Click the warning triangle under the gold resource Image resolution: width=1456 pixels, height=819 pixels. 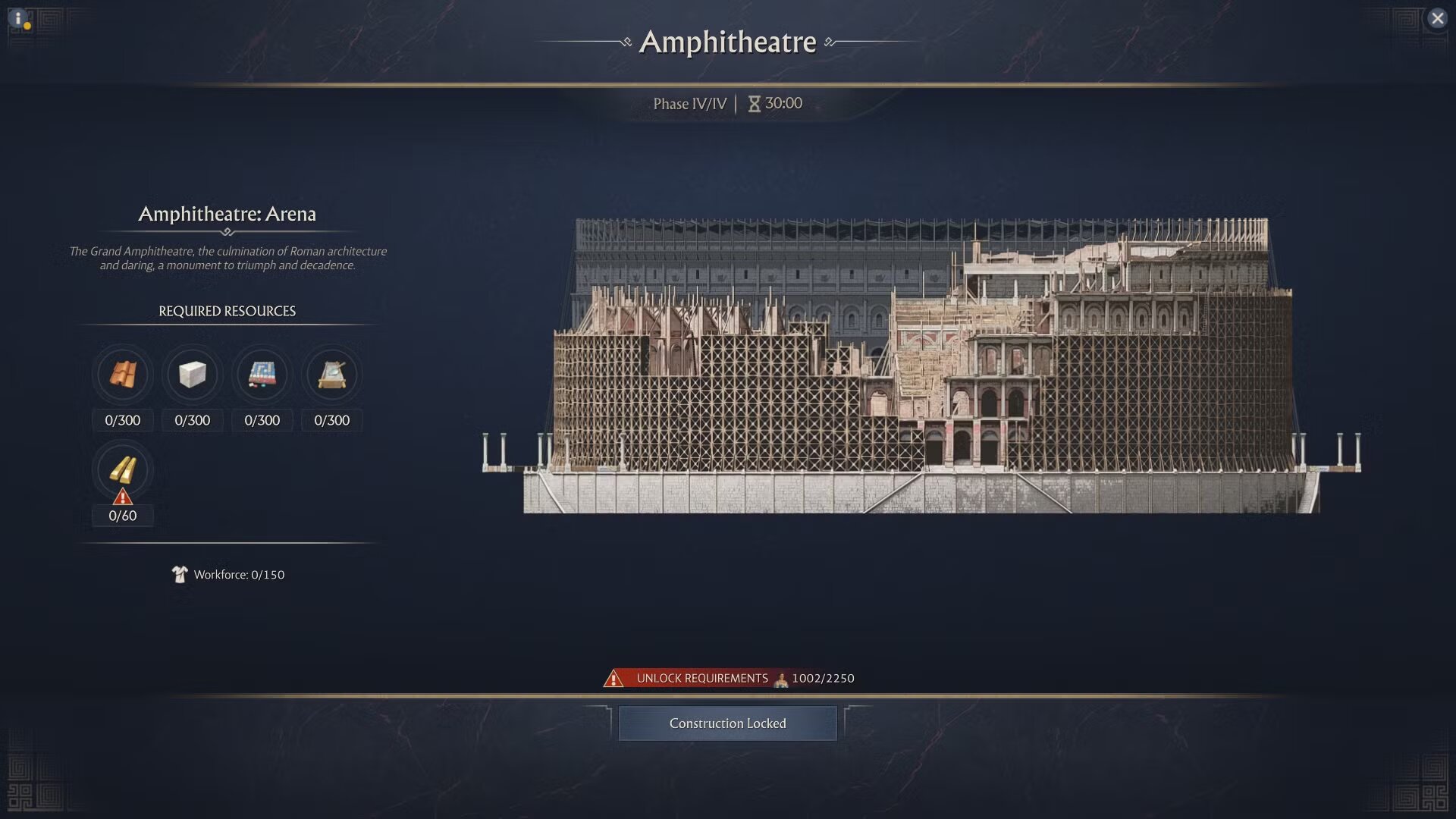[x=122, y=497]
